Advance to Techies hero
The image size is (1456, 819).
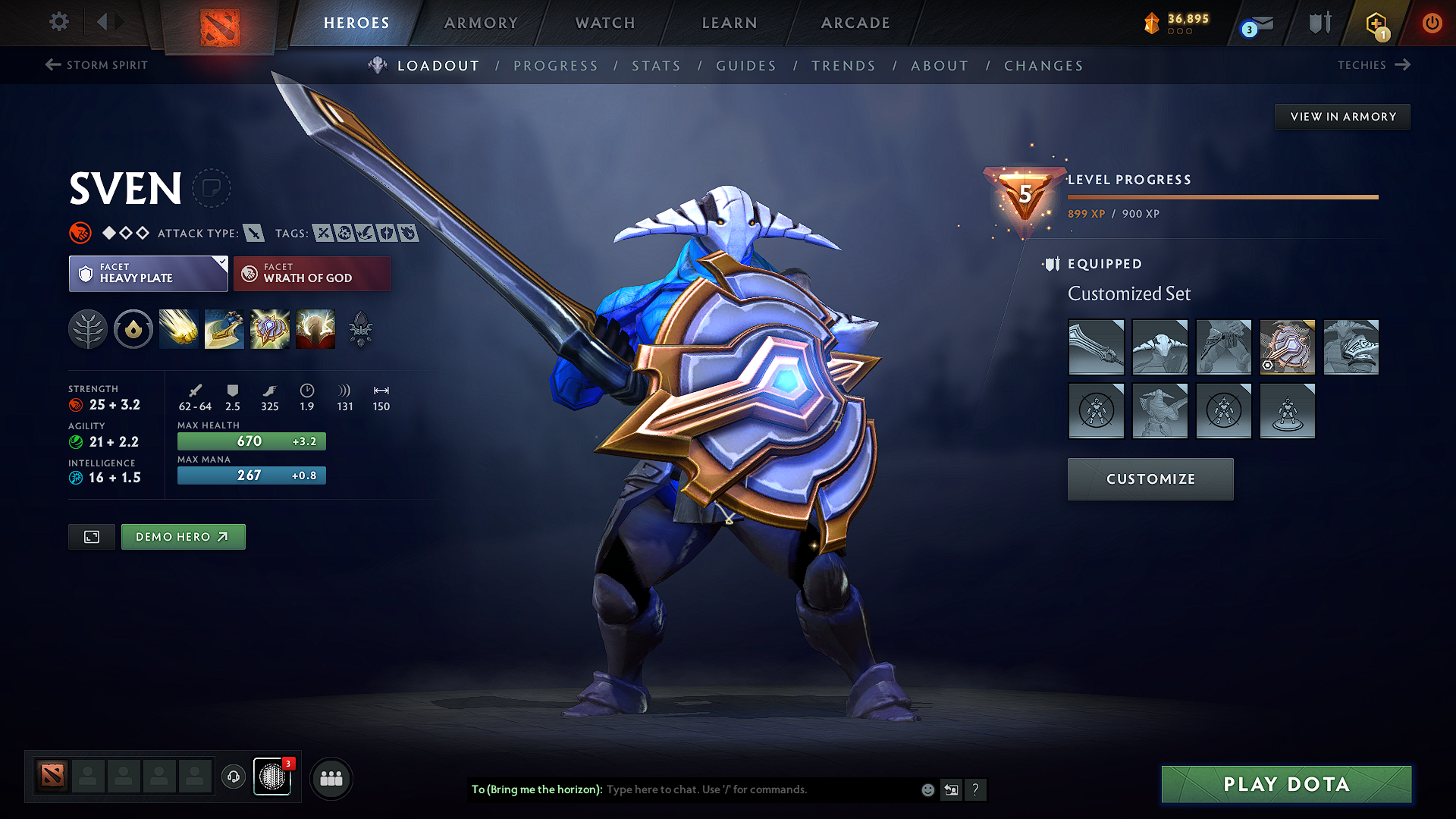(1373, 64)
